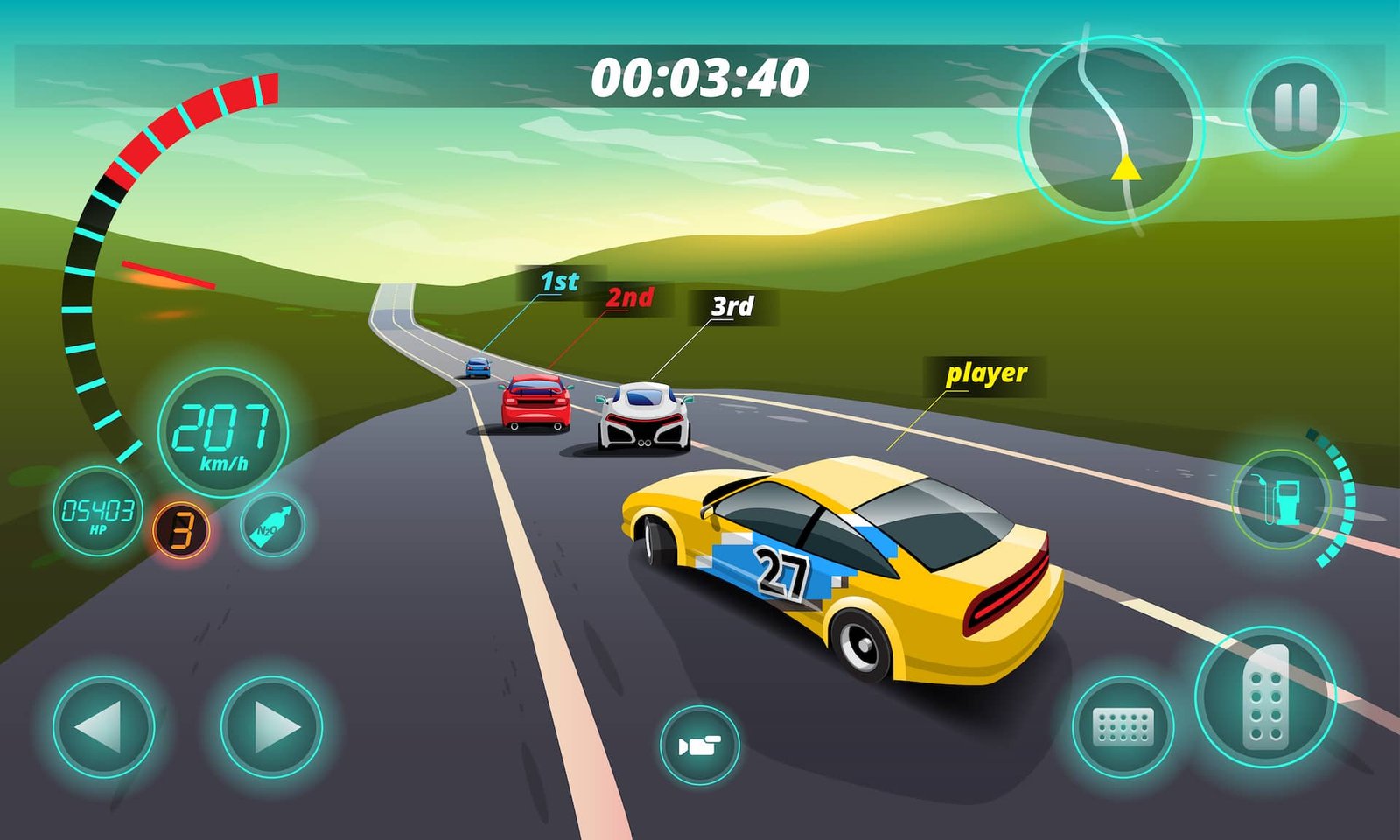Click the 207 km/h speedometer display
The height and width of the screenshot is (840, 1400).
(x=220, y=432)
